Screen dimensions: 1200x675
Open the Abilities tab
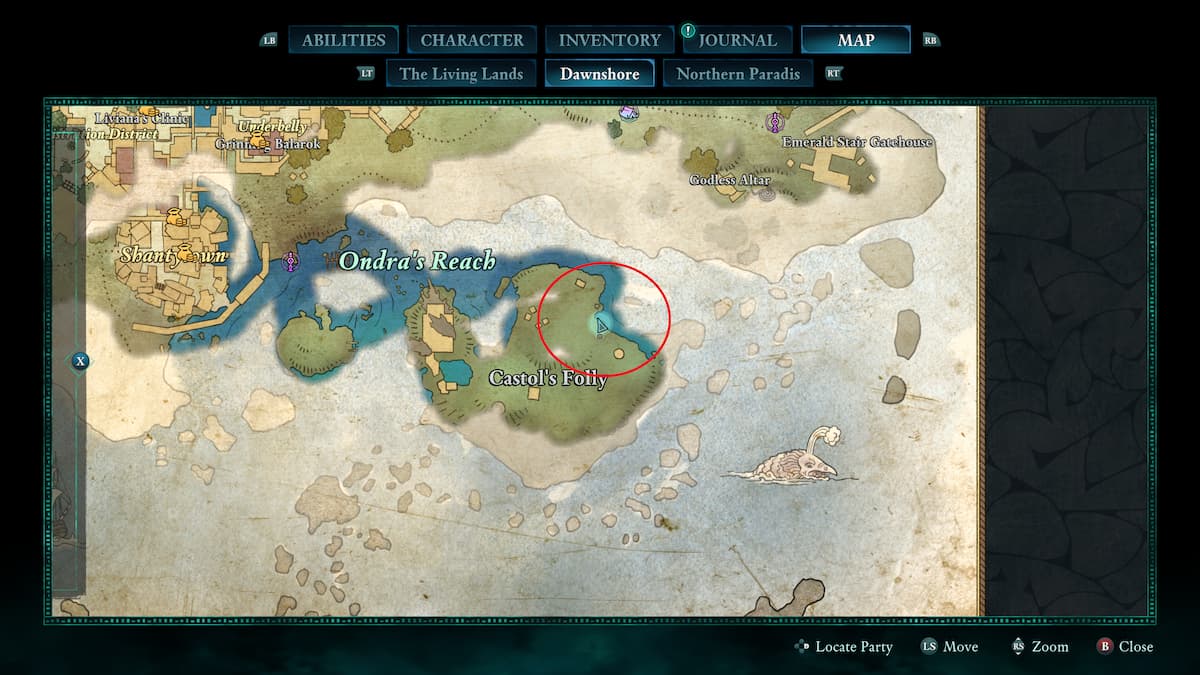[343, 40]
